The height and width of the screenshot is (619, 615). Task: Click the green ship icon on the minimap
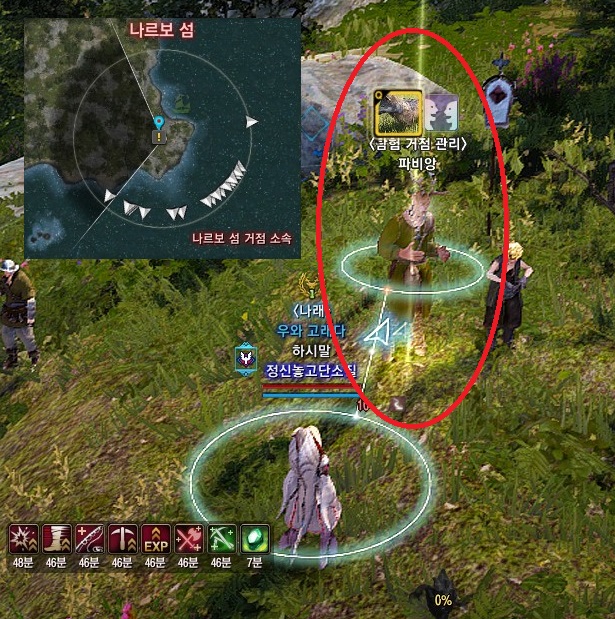pos(183,102)
